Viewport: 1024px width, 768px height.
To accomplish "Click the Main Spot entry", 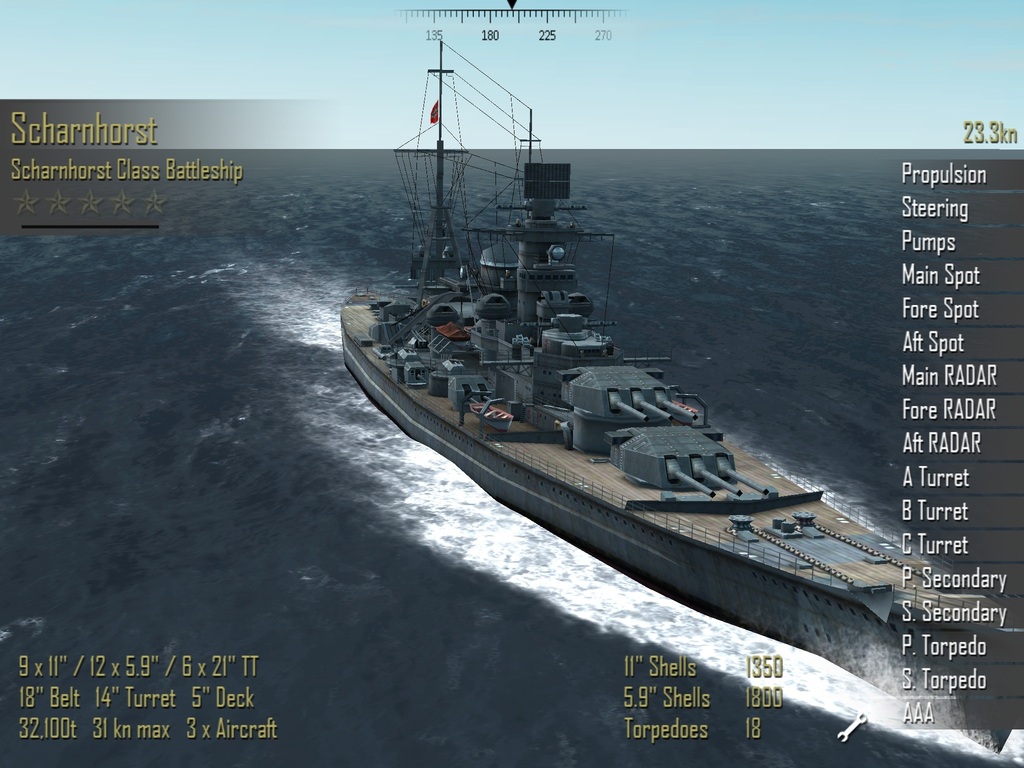I will pyautogui.click(x=940, y=275).
